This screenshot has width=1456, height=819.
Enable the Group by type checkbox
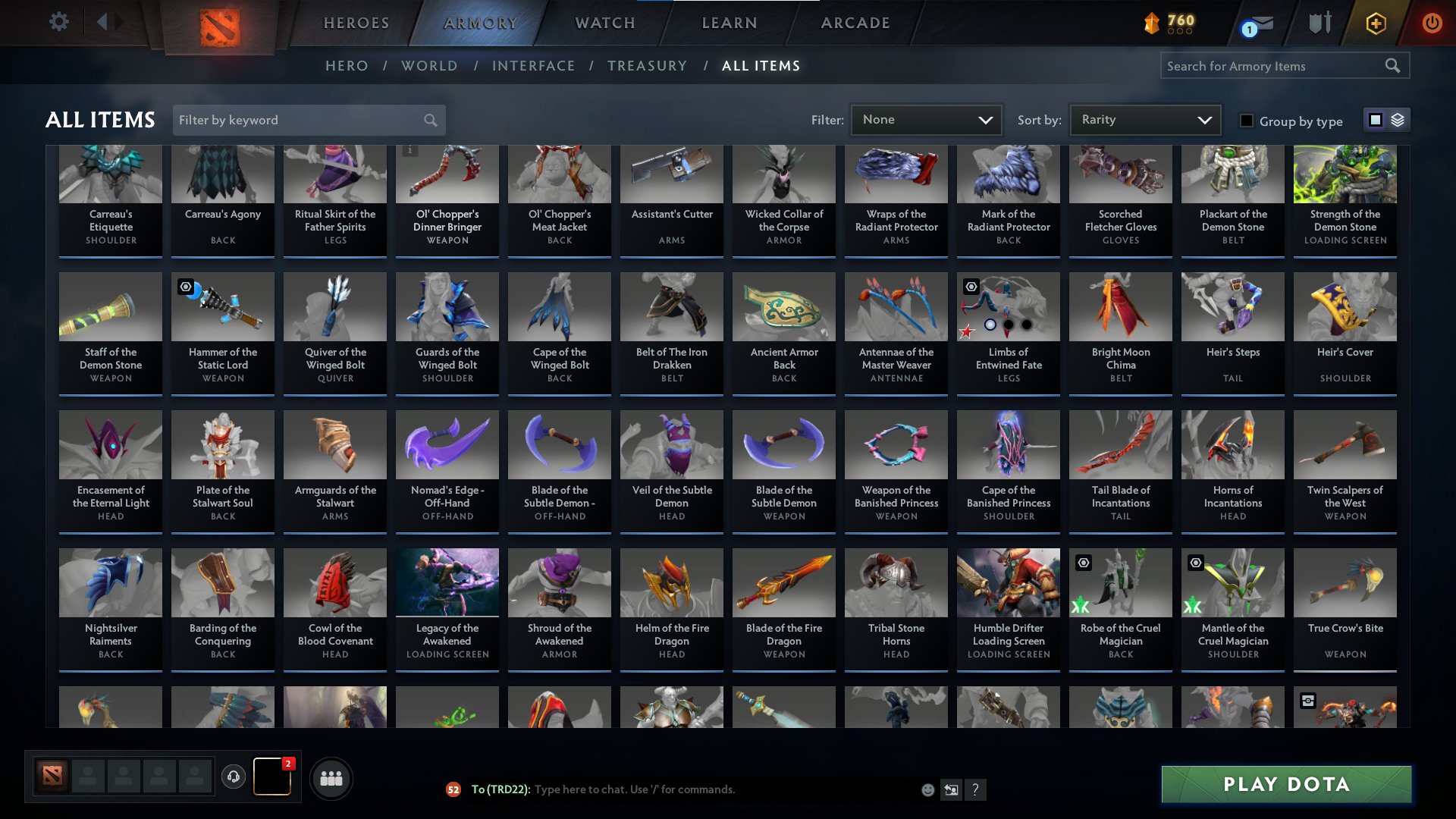(1247, 120)
